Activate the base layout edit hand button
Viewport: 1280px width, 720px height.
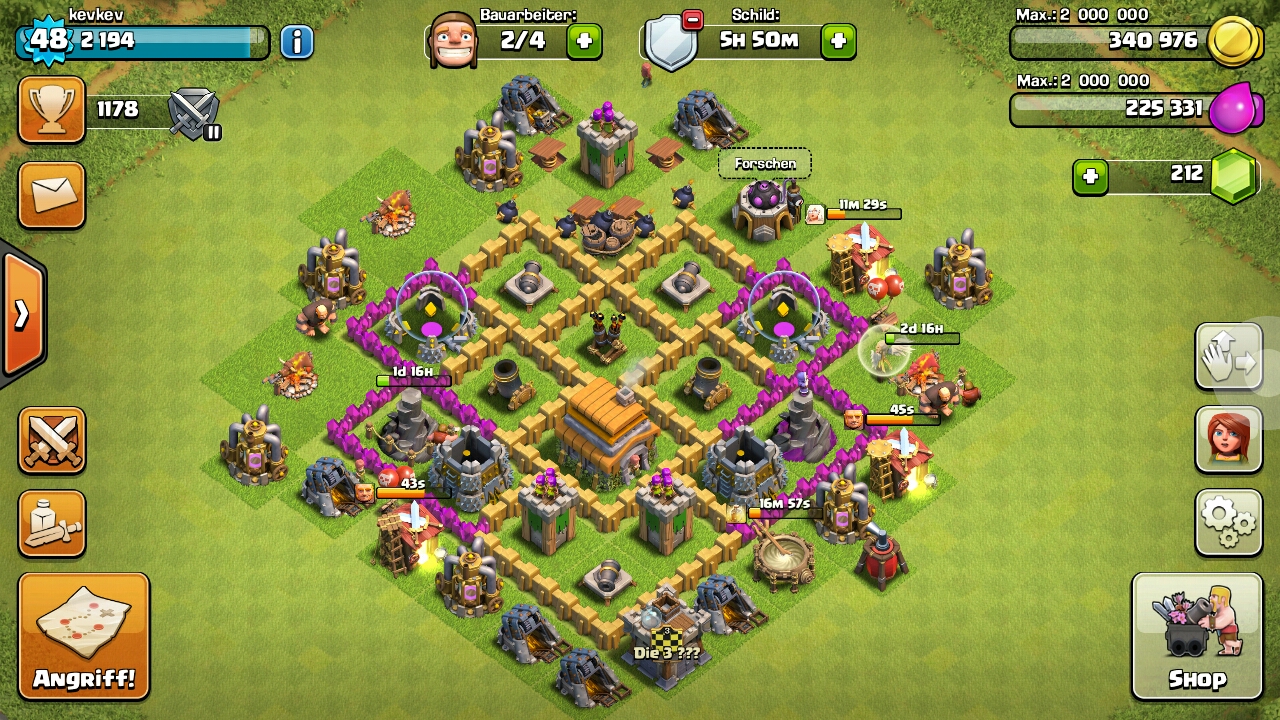(x=1228, y=356)
